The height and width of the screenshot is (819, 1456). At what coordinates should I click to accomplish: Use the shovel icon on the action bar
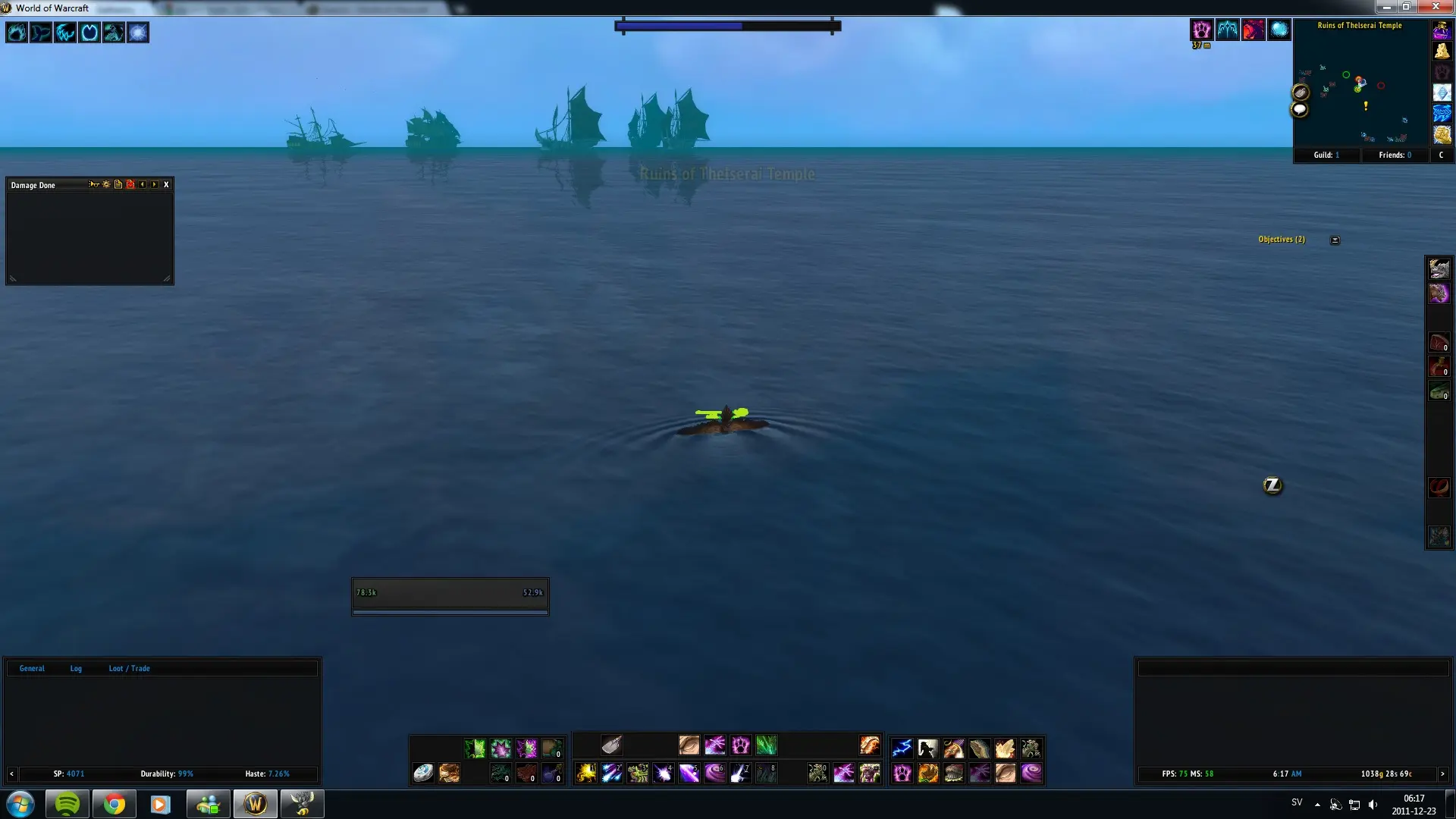click(x=612, y=745)
